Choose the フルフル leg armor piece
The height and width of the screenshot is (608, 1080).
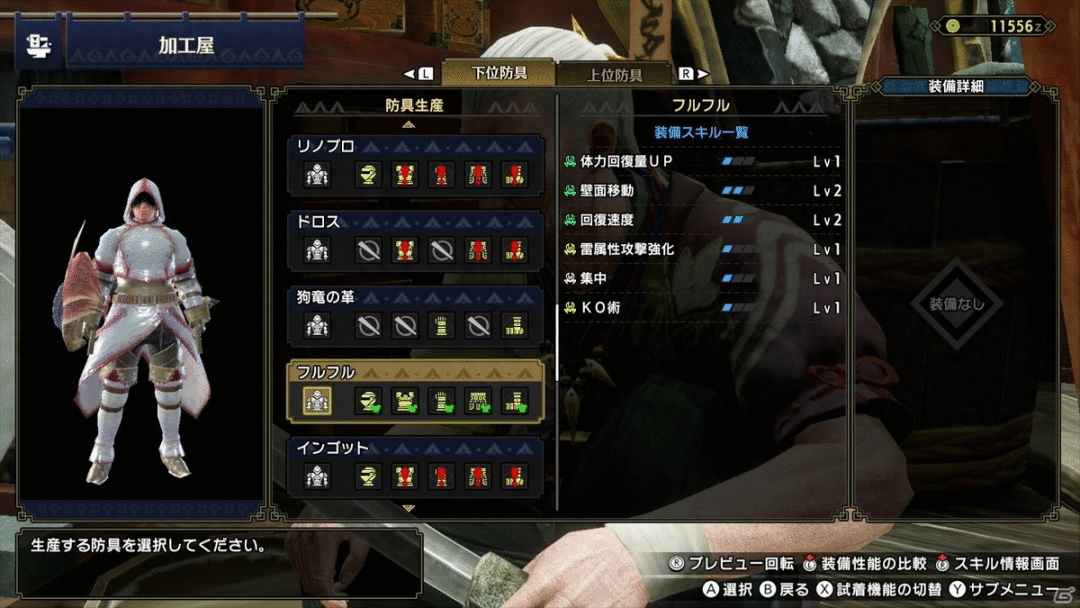pos(514,401)
